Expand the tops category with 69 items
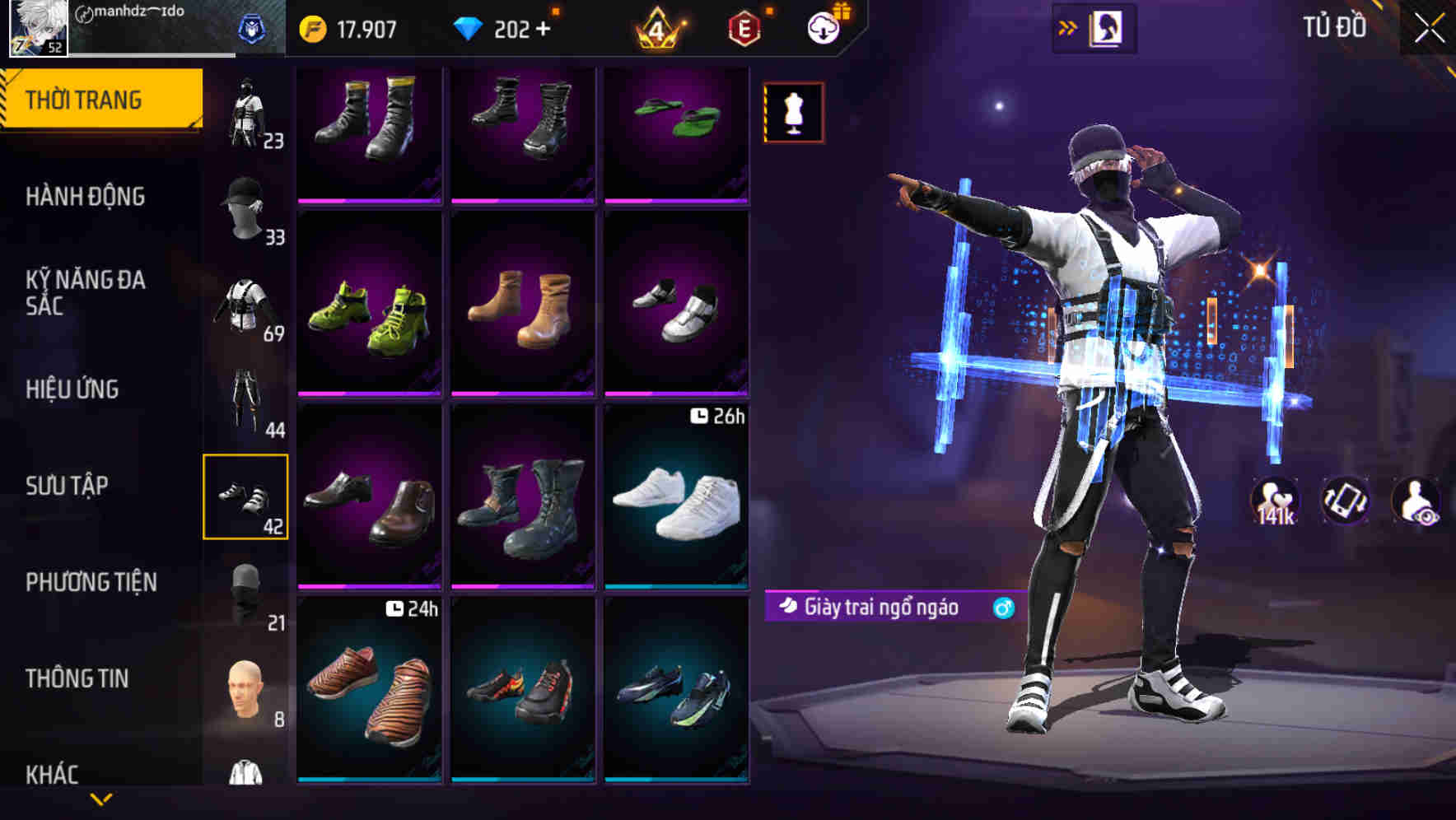1456x820 pixels. point(246,305)
